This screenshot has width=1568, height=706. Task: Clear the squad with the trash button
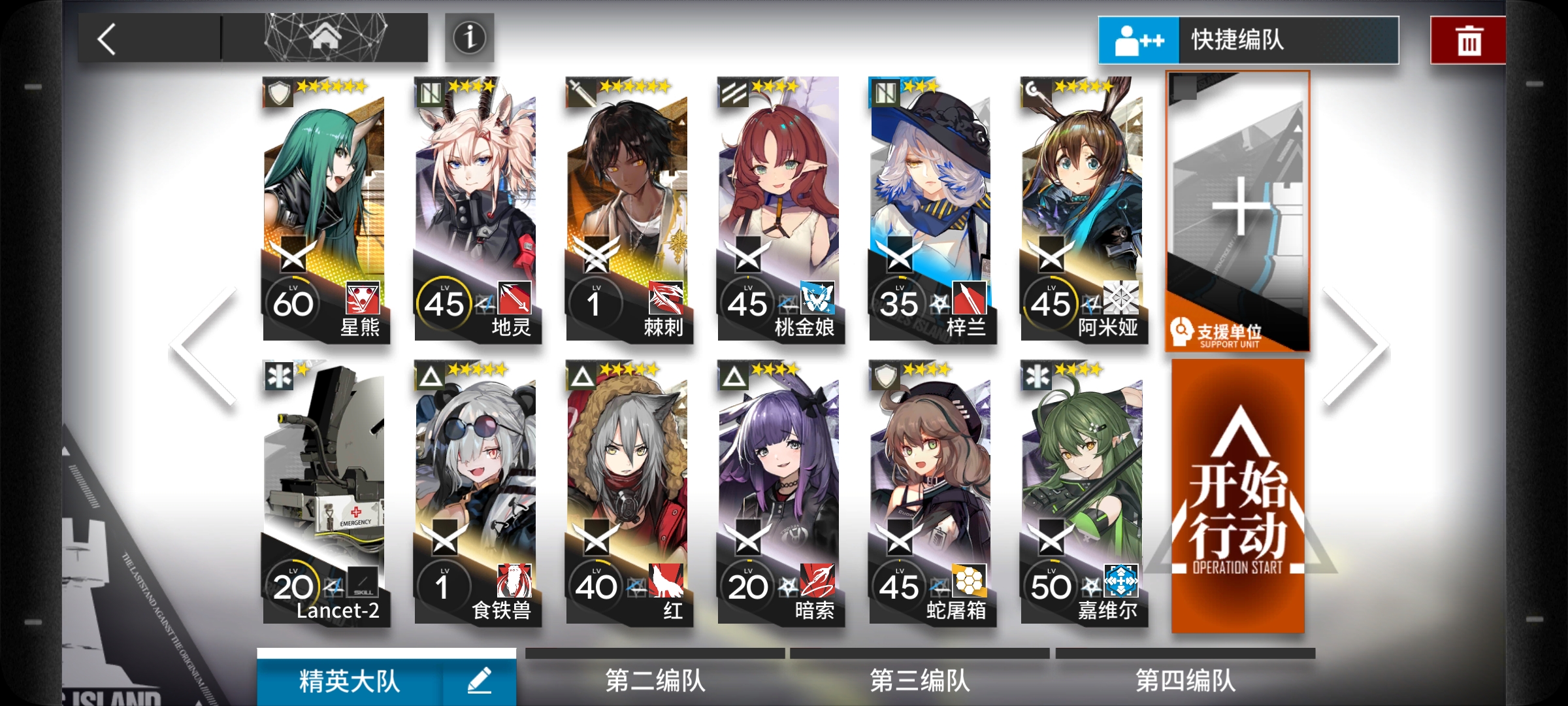(1468, 41)
